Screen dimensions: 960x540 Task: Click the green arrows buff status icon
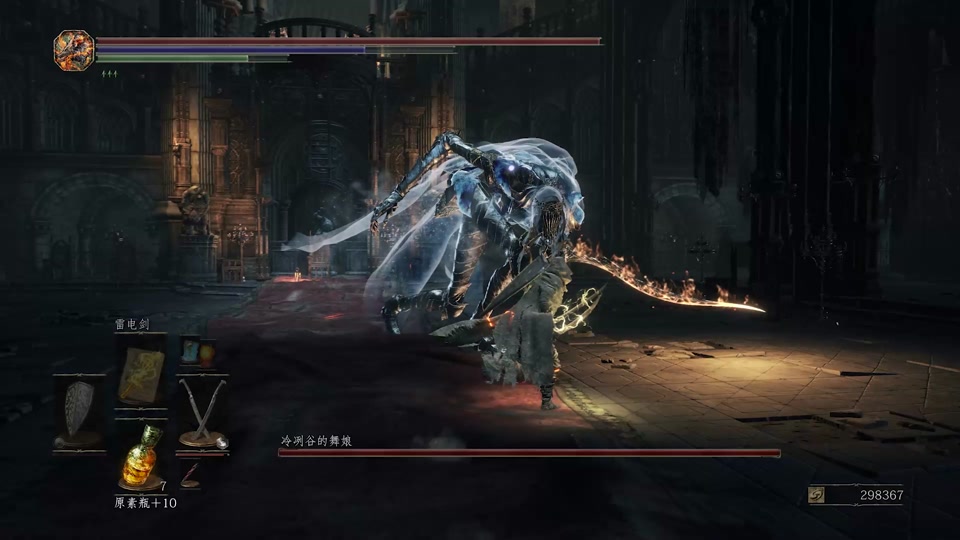click(109, 74)
